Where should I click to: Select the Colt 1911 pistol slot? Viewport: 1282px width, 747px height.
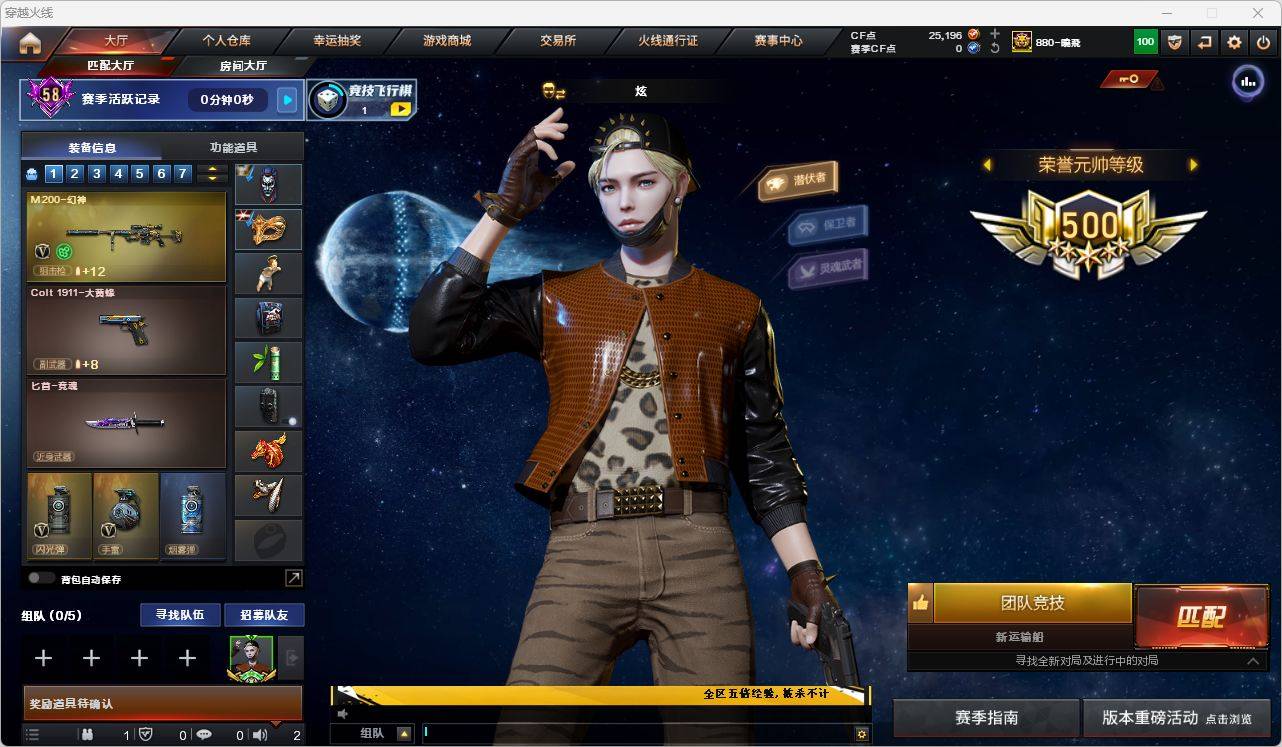click(126, 330)
